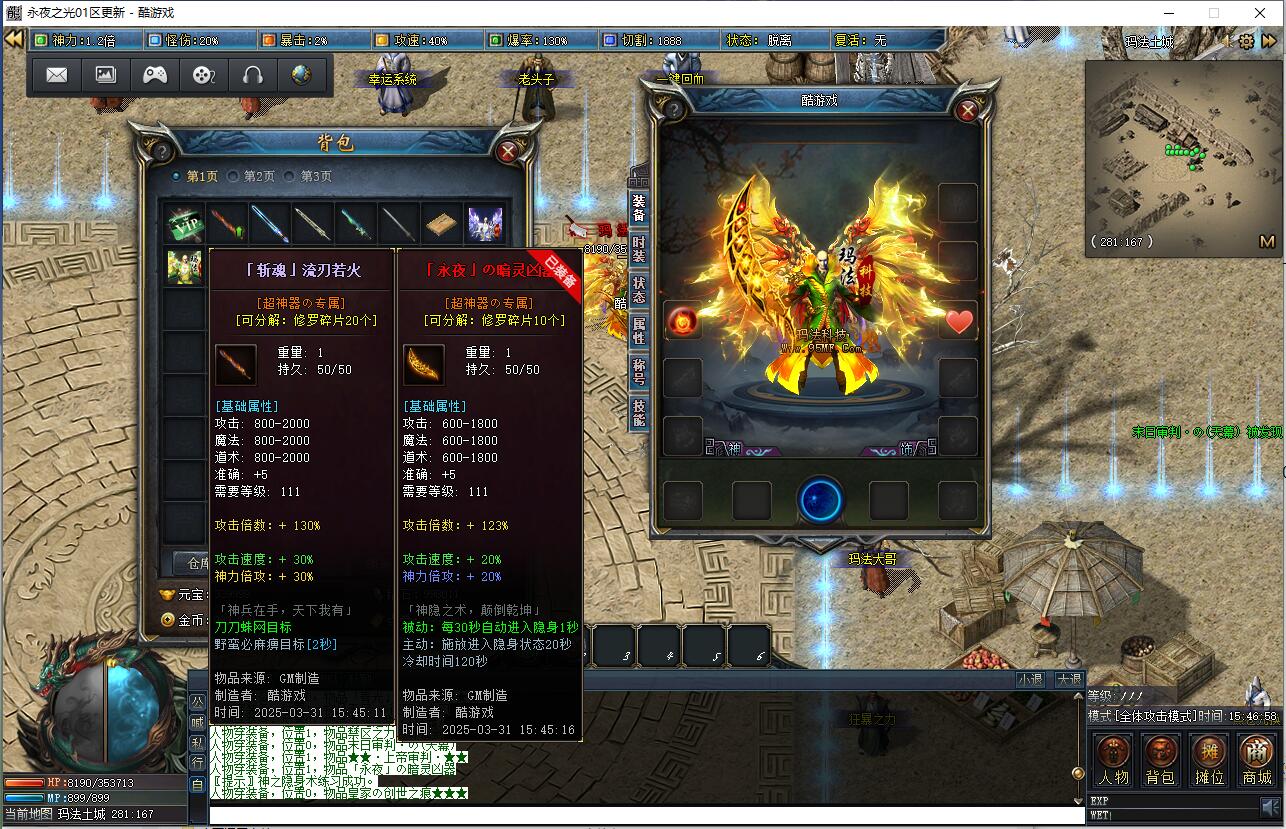Open the 时装 fashion tab
The height and width of the screenshot is (829, 1286).
click(x=638, y=249)
